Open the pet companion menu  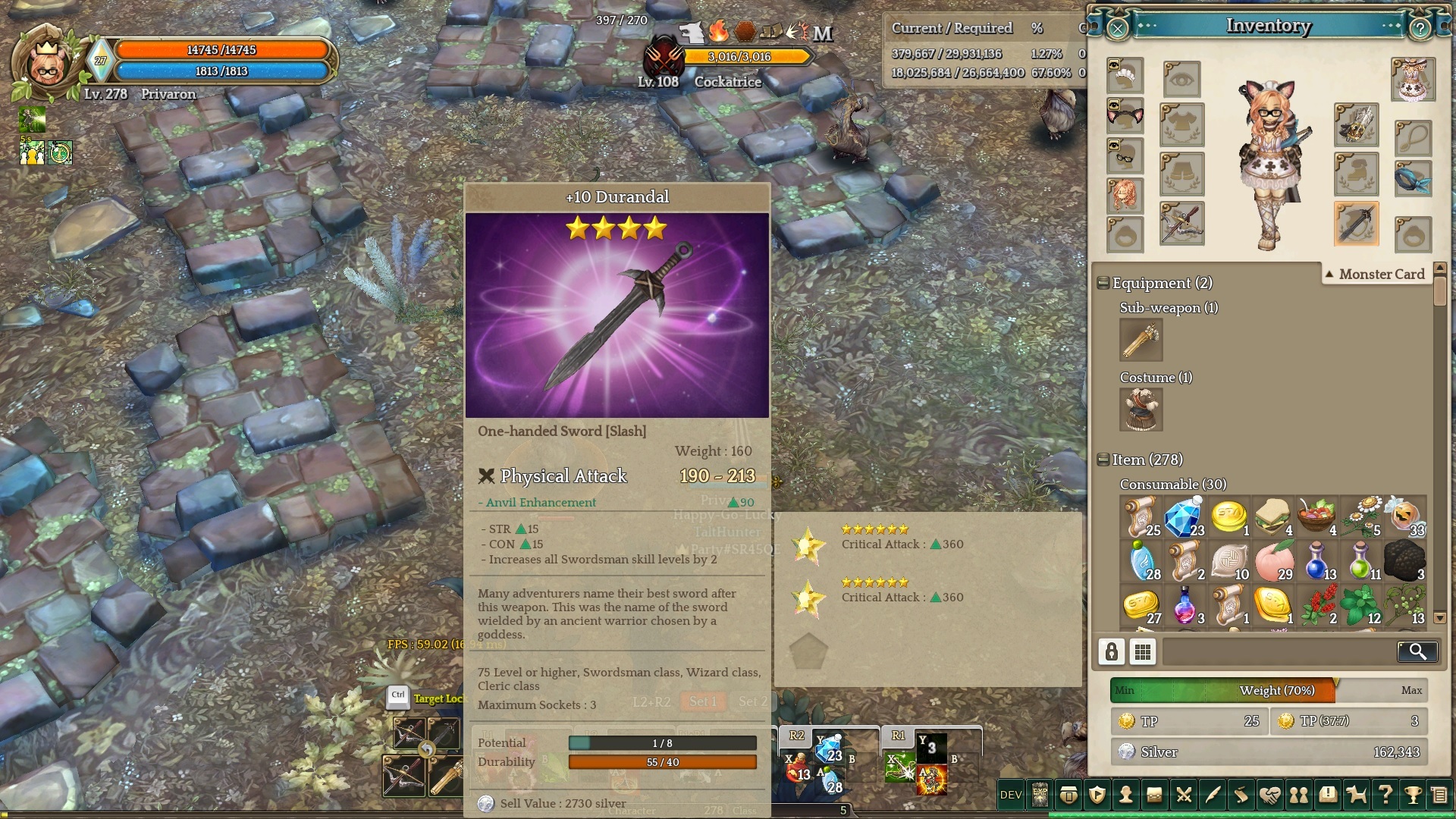click(x=1356, y=795)
